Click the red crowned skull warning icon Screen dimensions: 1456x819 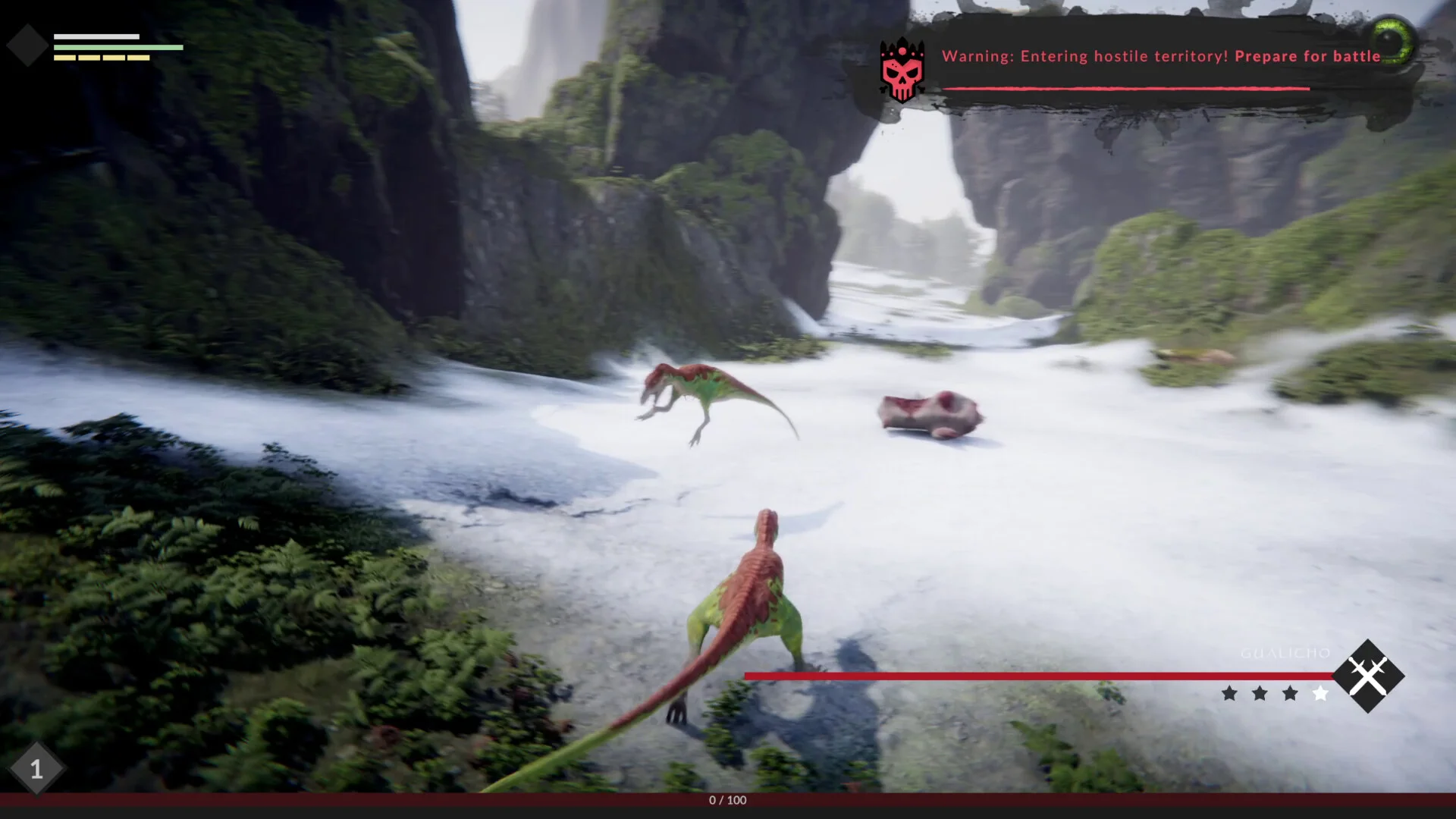point(902,70)
